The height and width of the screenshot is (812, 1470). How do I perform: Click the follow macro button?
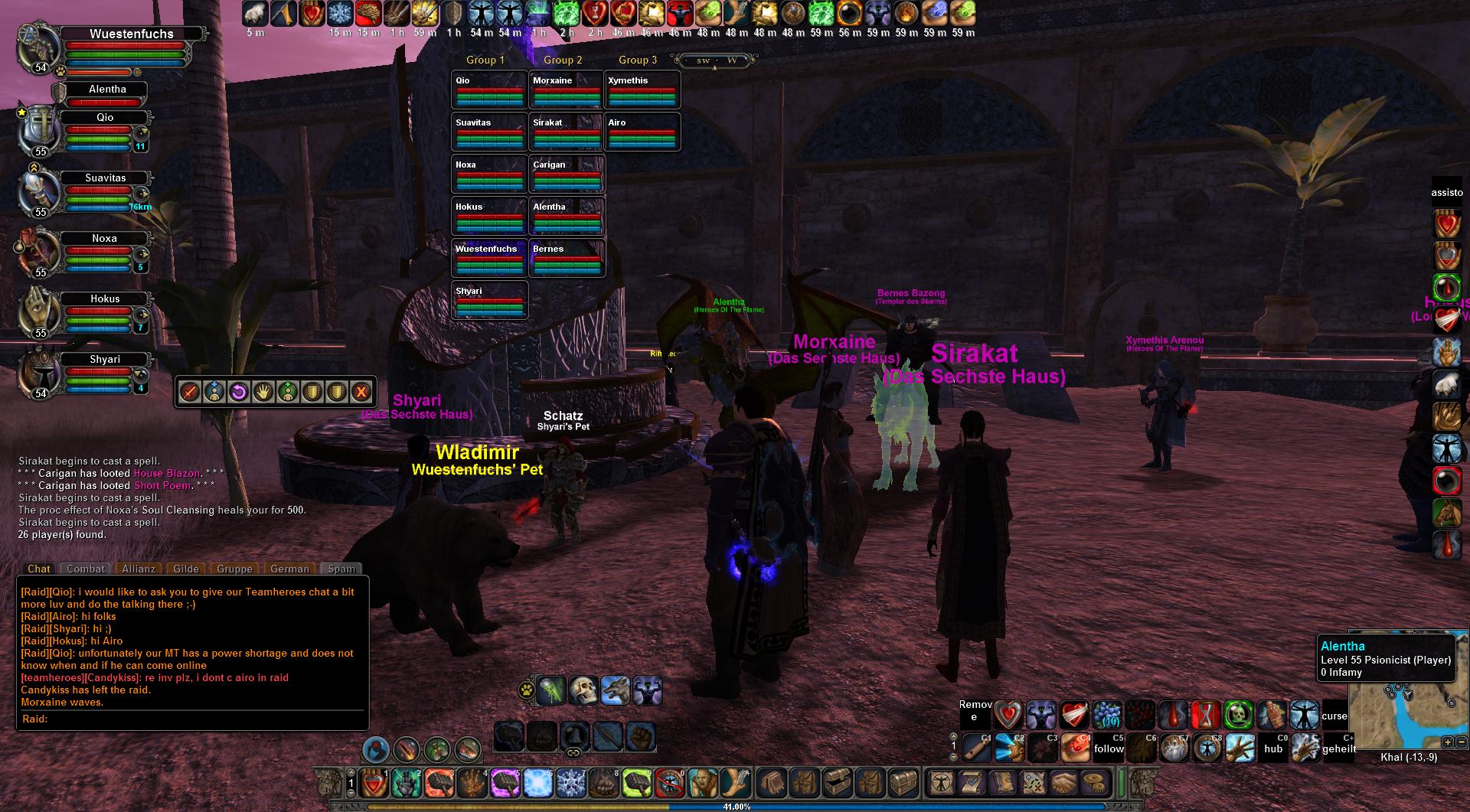click(x=1109, y=748)
